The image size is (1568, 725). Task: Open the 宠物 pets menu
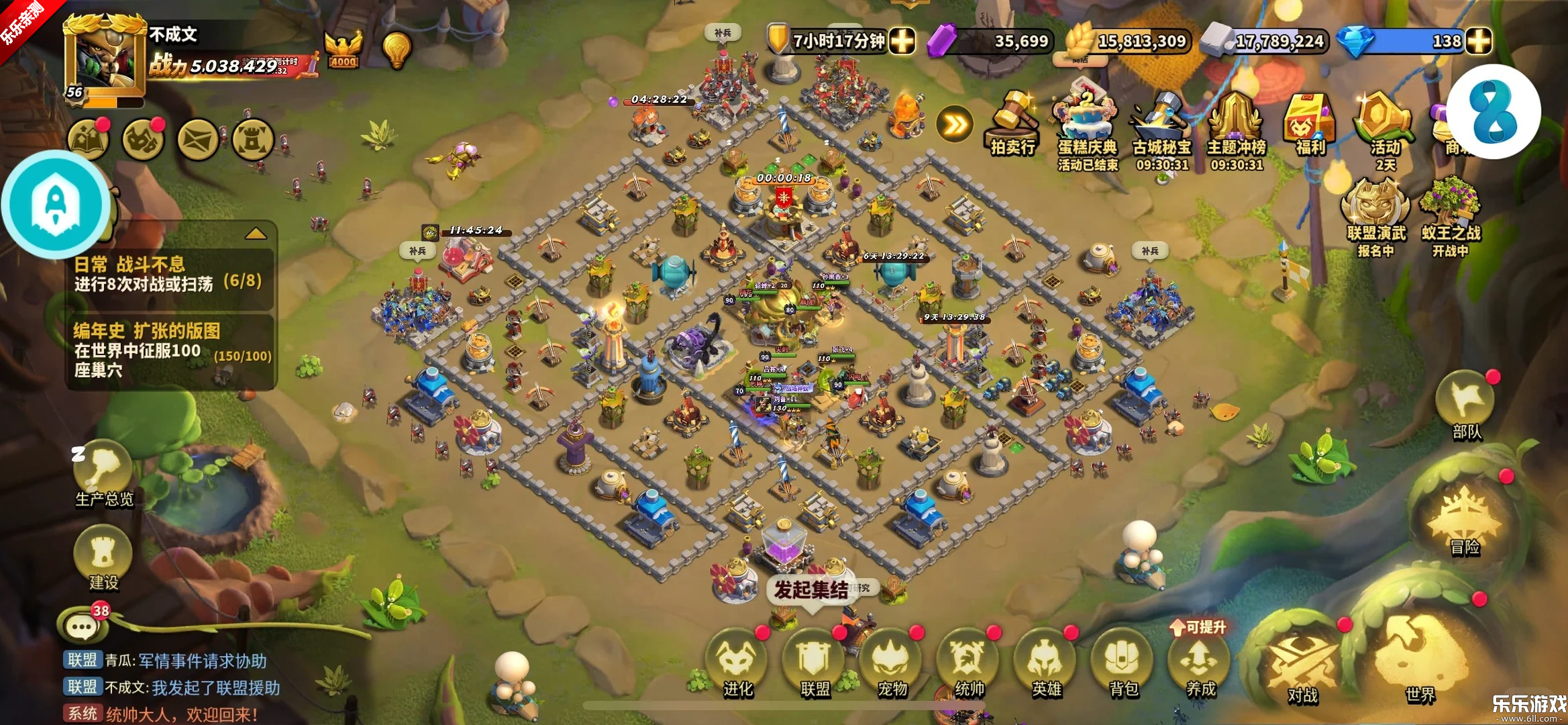892,661
